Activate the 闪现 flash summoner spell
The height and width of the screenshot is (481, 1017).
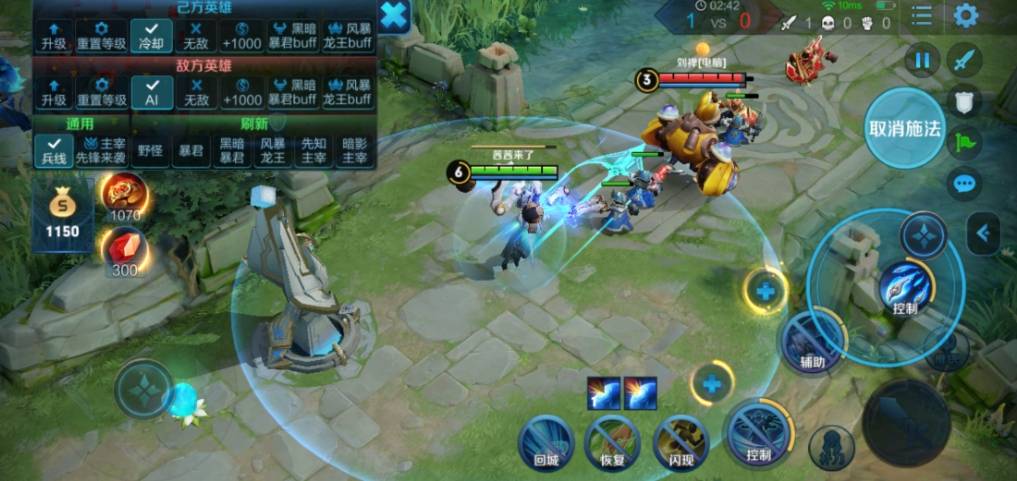pyautogui.click(x=680, y=441)
